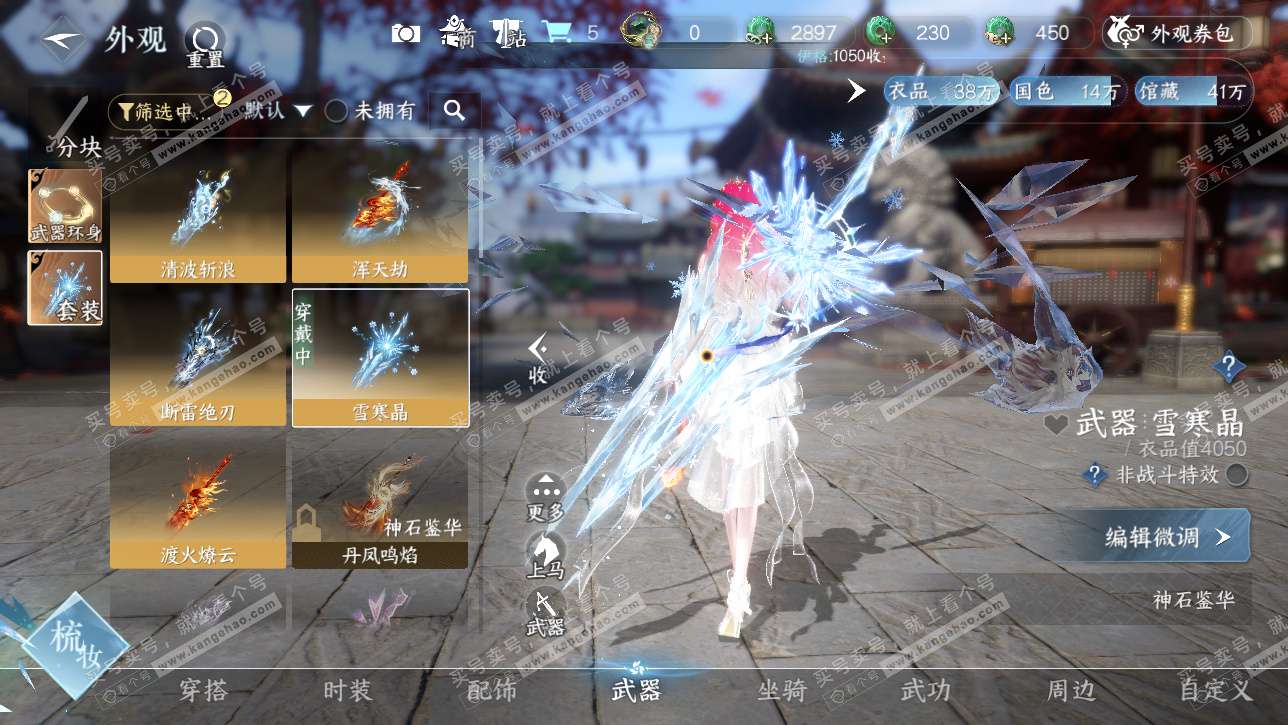Viewport: 1288px width, 725px height.
Task: Toggle the 非战斗特效 option
Action: click(x=1237, y=475)
